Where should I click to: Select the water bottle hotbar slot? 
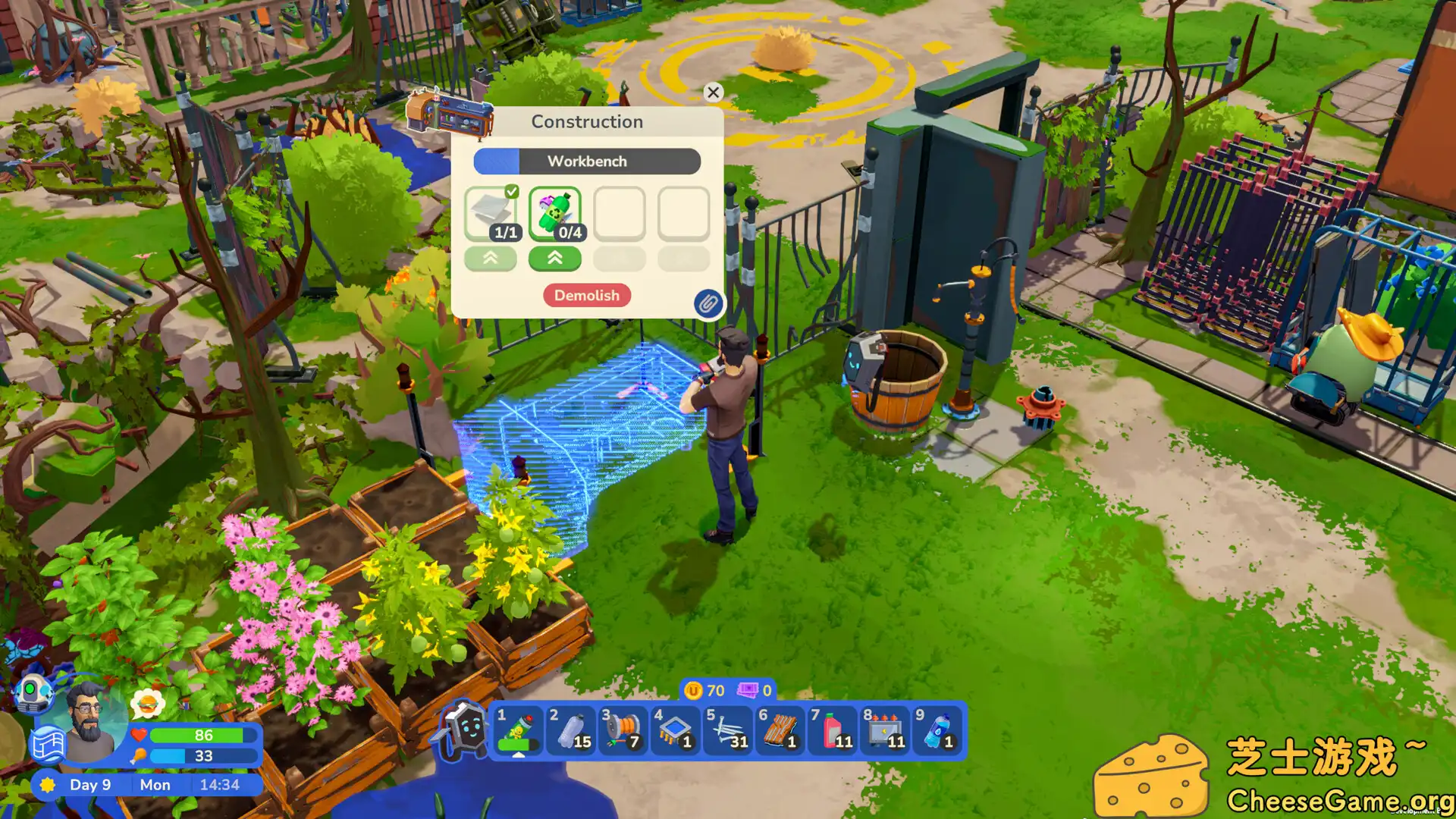coord(937,730)
